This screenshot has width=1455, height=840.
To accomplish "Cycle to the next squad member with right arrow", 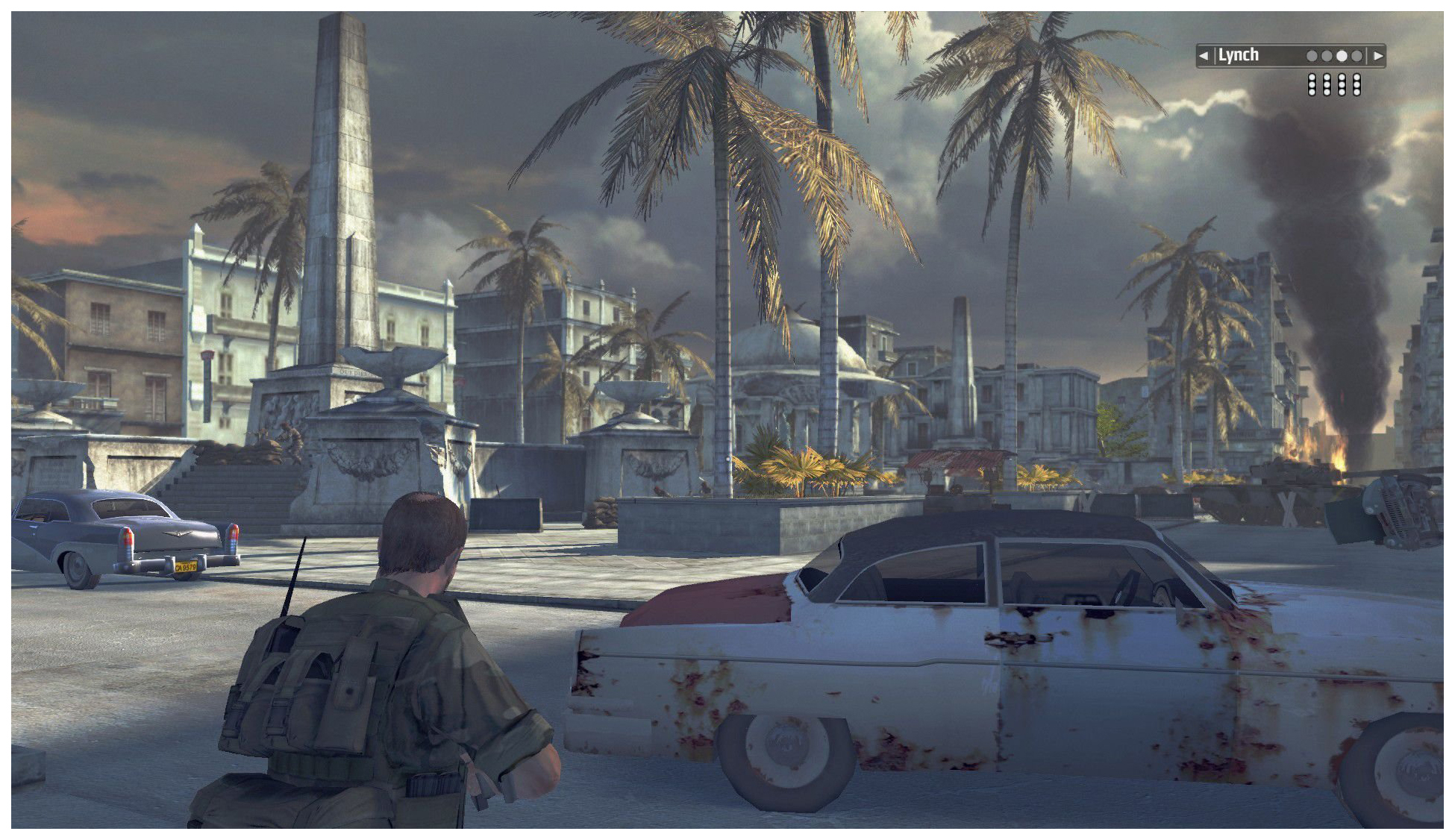I will 1377,56.
